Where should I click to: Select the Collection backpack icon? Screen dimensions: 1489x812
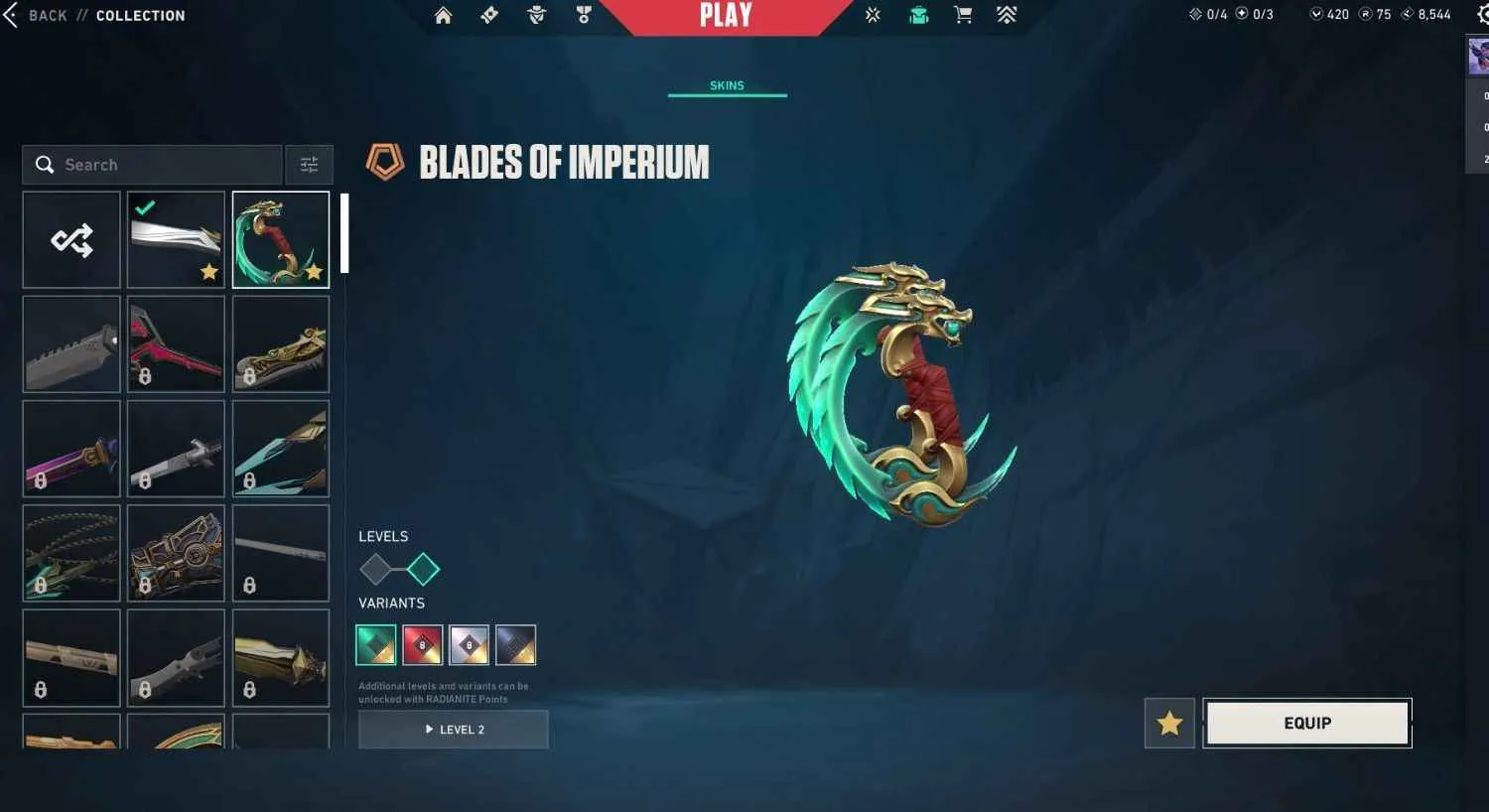[x=917, y=16]
